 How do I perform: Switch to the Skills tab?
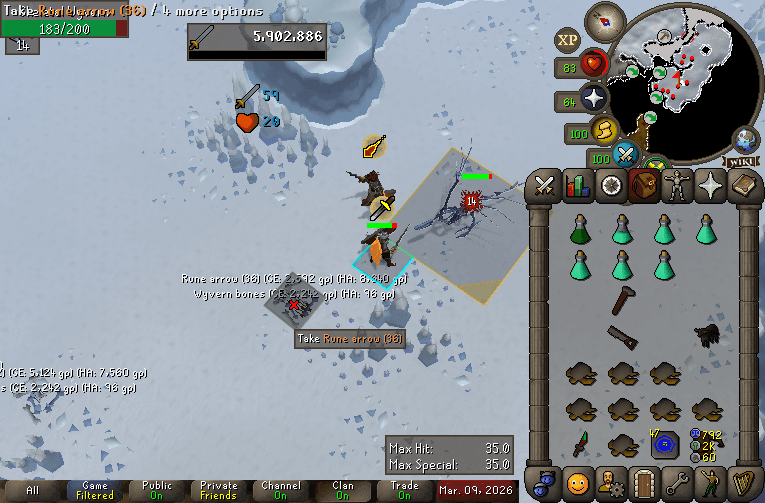tap(578, 185)
